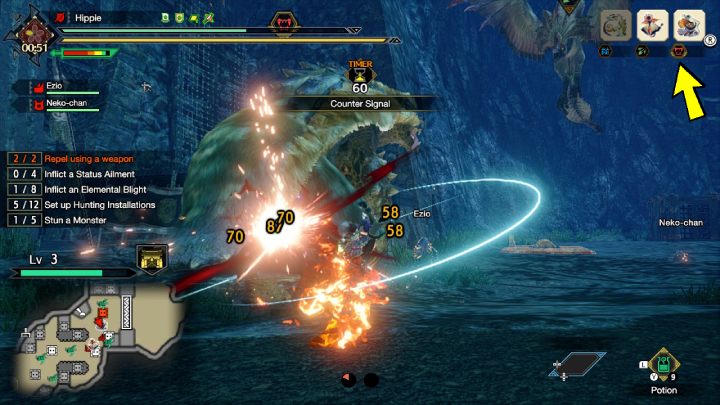Select the middle monster portrait with orange crest
The image size is (720, 405).
tap(650, 23)
